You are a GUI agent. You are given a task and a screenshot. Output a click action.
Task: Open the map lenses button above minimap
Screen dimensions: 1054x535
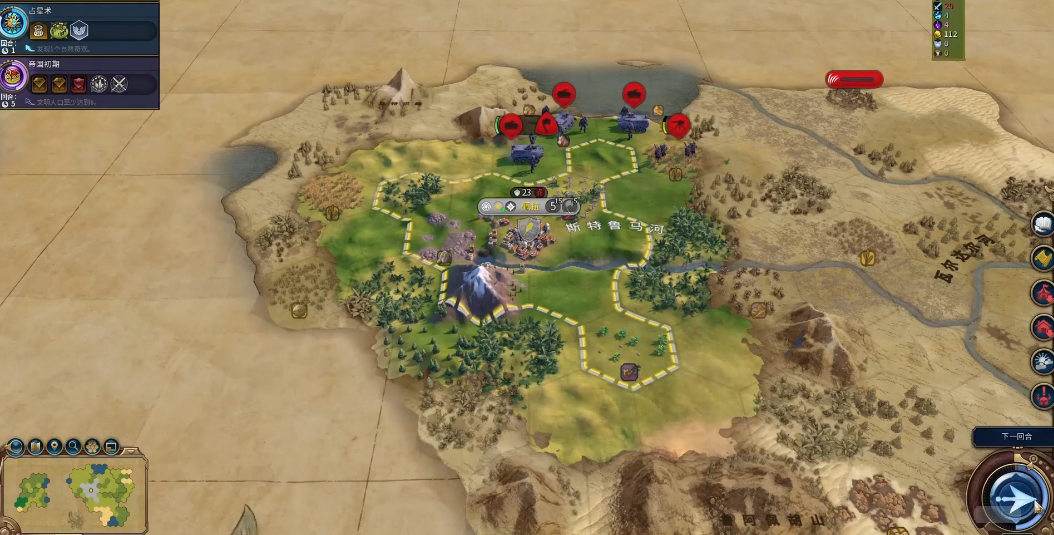click(x=35, y=446)
